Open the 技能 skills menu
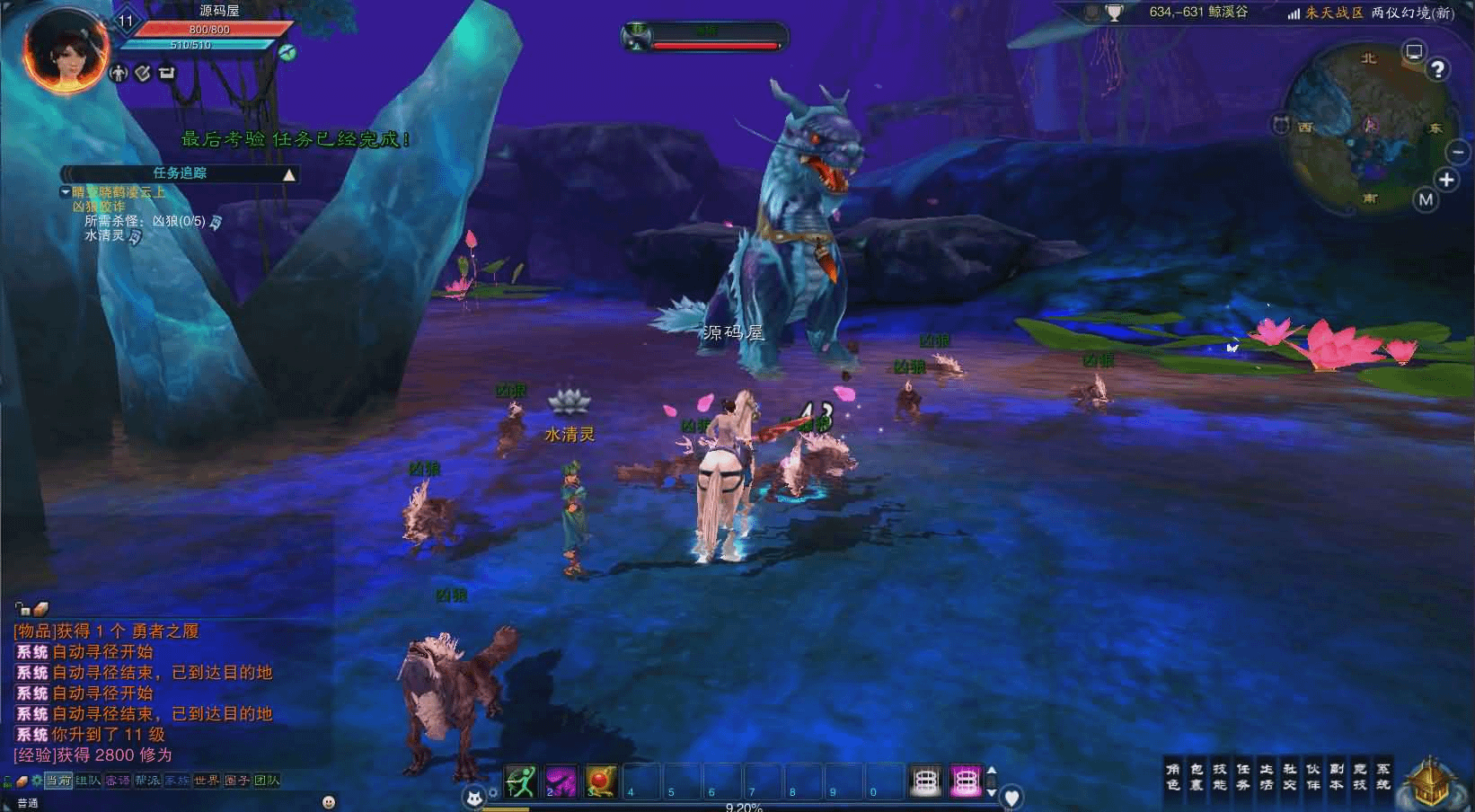The width and height of the screenshot is (1475, 812). click(1220, 777)
